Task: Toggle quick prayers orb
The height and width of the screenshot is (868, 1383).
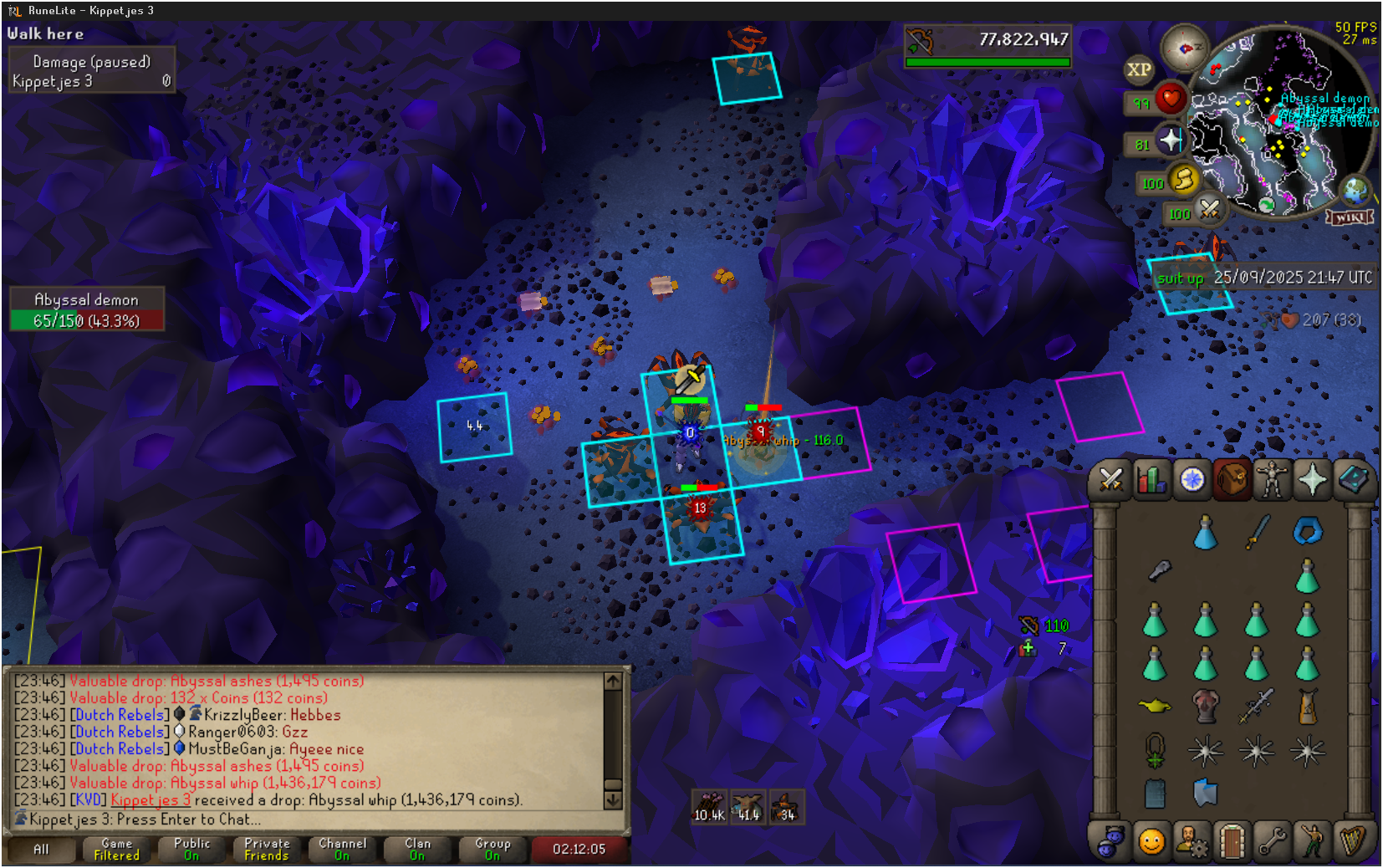Action: tap(1171, 140)
